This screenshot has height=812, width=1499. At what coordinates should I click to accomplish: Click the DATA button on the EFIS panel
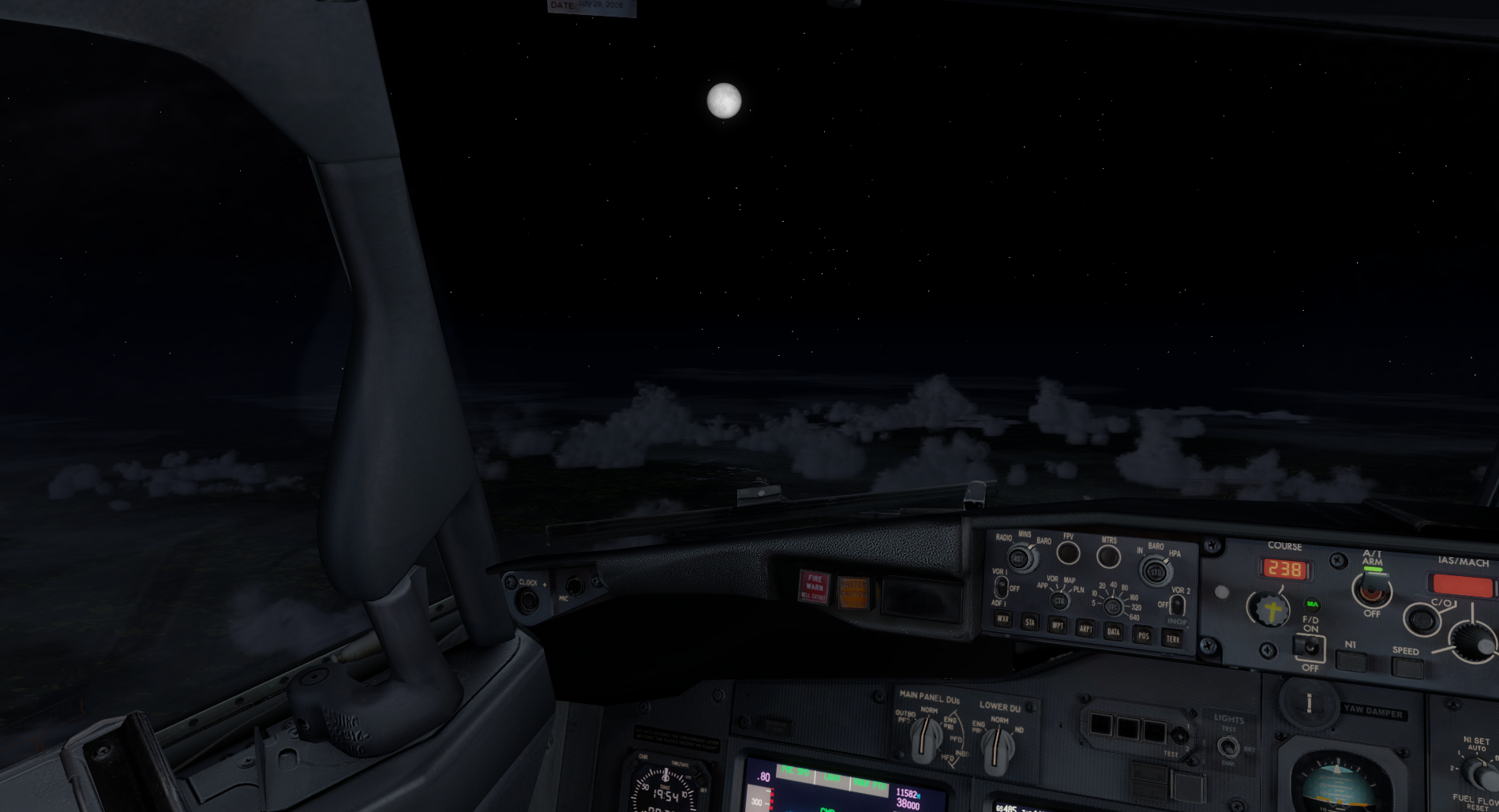[x=1113, y=631]
